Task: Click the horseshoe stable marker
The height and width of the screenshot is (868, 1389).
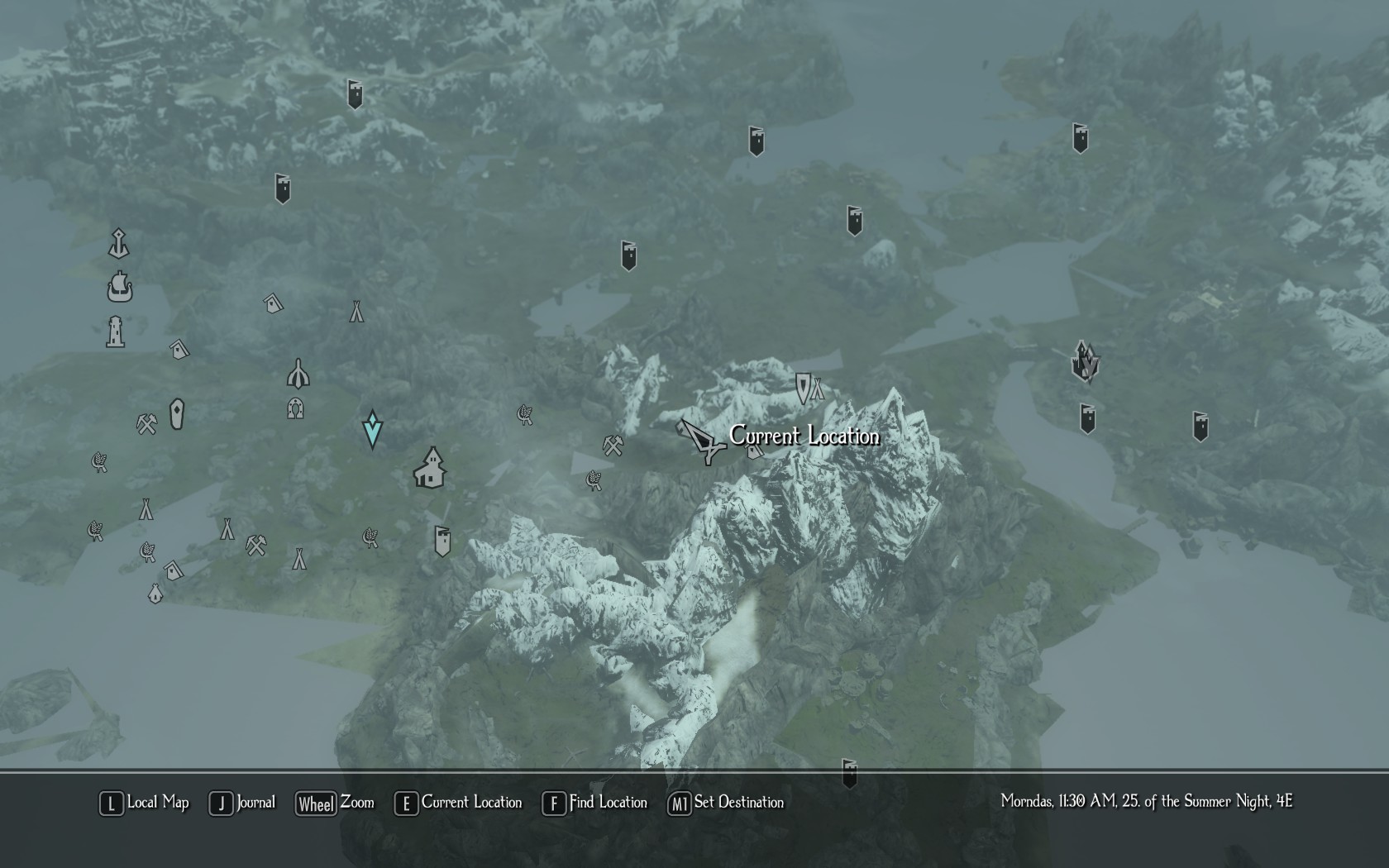Action: coord(295,408)
